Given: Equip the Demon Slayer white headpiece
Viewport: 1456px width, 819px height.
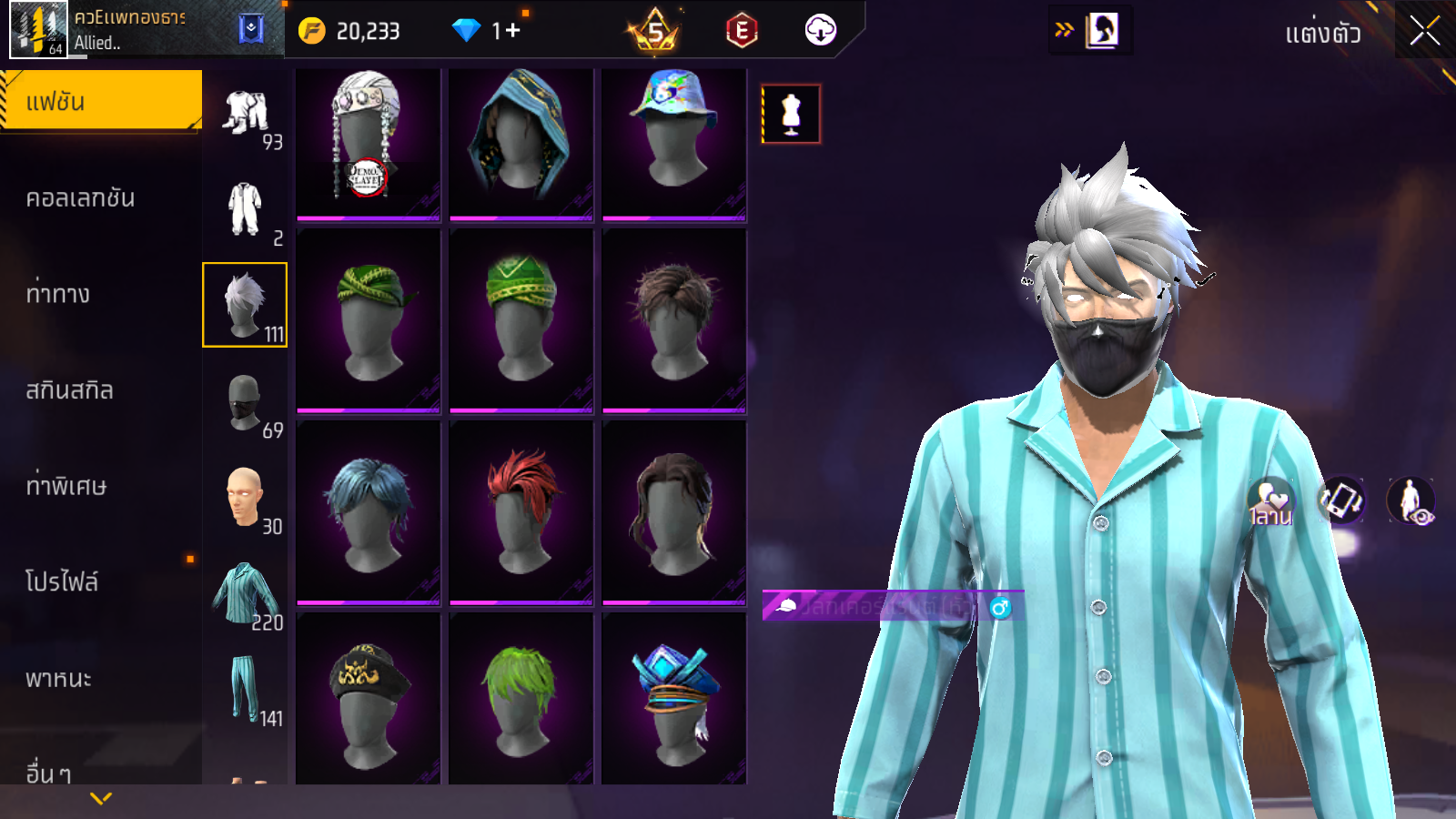Looking at the screenshot, I should coord(368,144).
